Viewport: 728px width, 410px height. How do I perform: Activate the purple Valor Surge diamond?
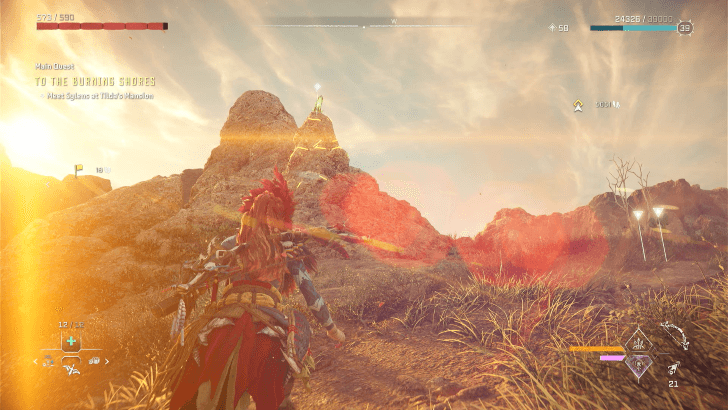pyautogui.click(x=636, y=365)
